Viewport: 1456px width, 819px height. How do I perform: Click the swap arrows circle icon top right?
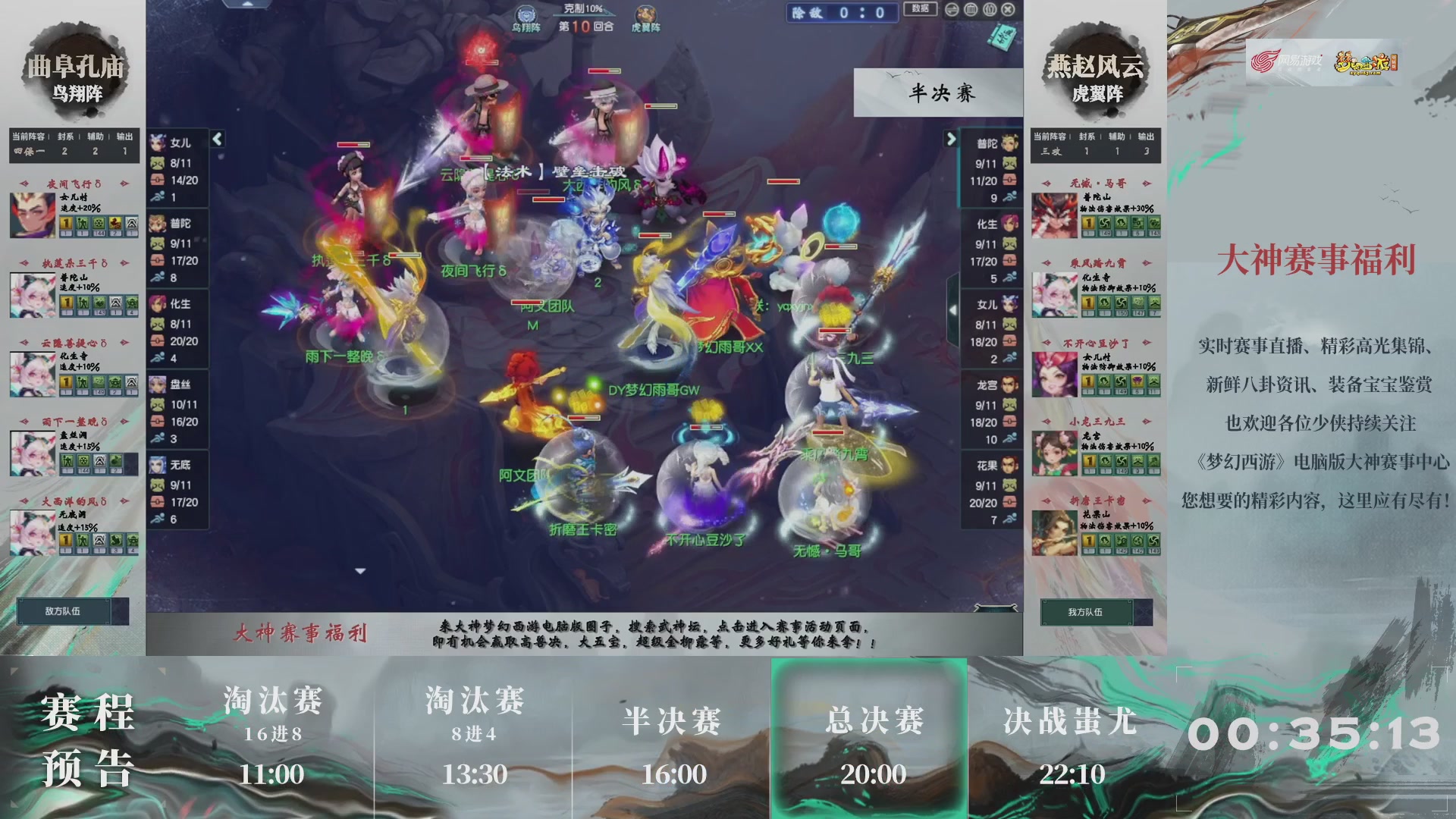[x=952, y=9]
